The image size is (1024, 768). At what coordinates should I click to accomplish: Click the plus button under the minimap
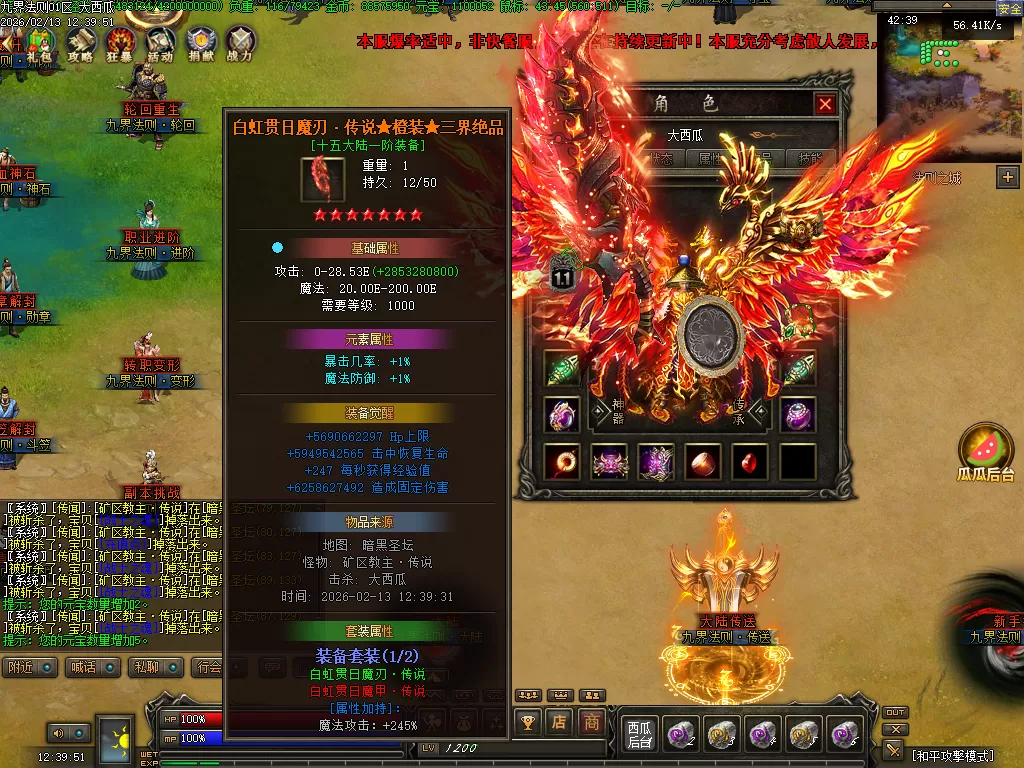pyautogui.click(x=1007, y=177)
